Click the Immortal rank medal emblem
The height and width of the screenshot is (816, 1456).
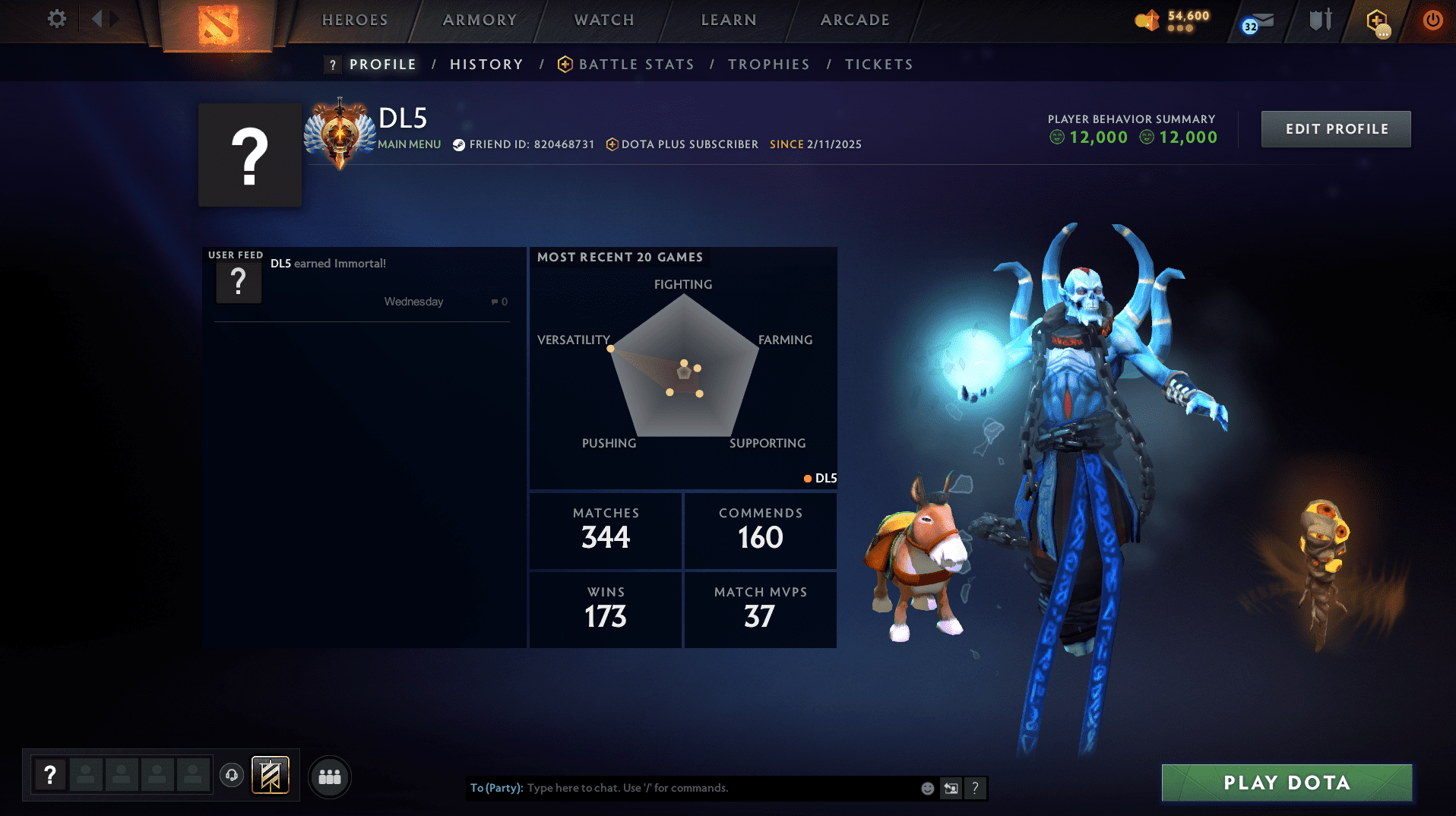340,129
